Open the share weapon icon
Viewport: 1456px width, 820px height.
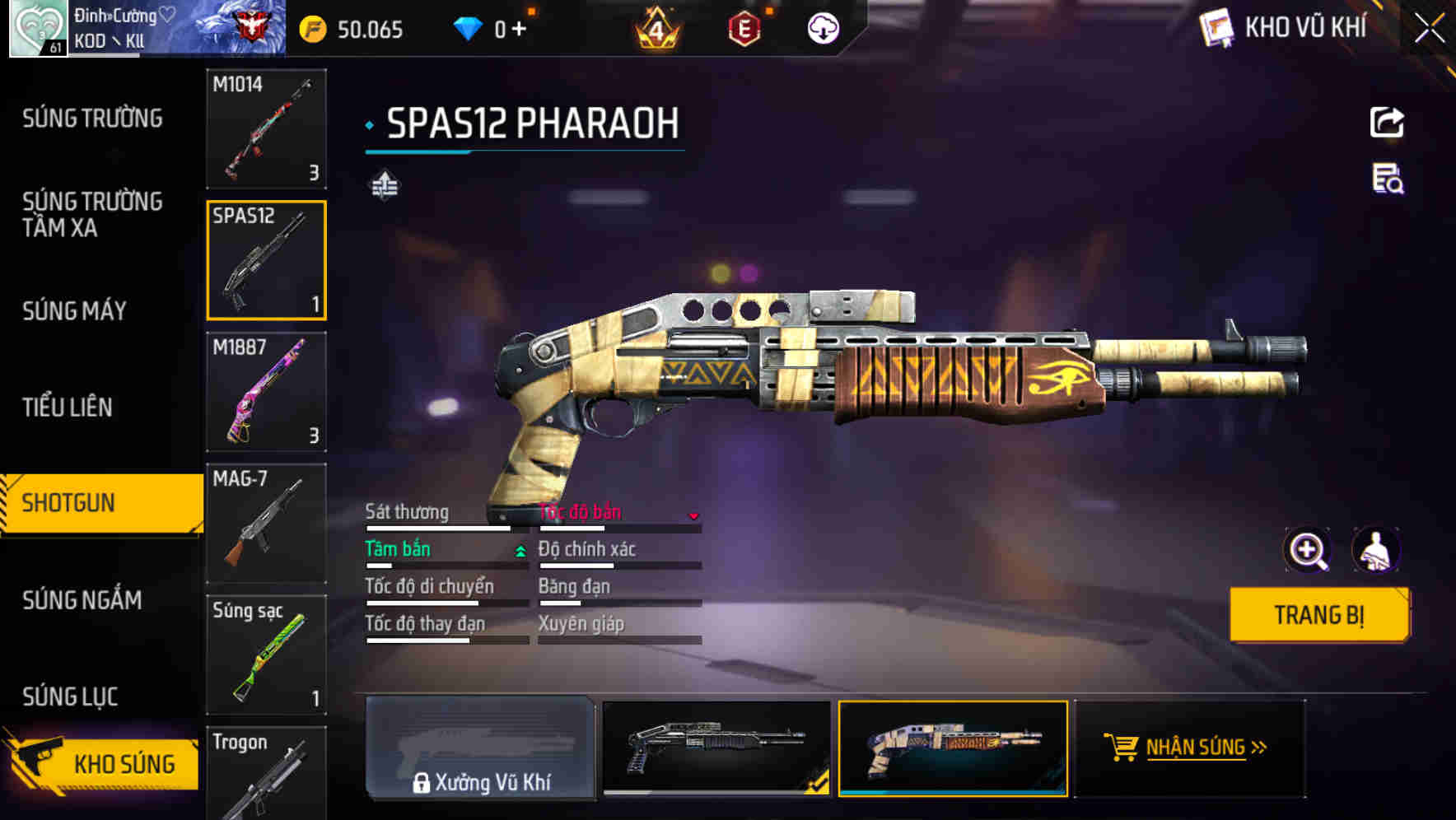(x=1387, y=122)
